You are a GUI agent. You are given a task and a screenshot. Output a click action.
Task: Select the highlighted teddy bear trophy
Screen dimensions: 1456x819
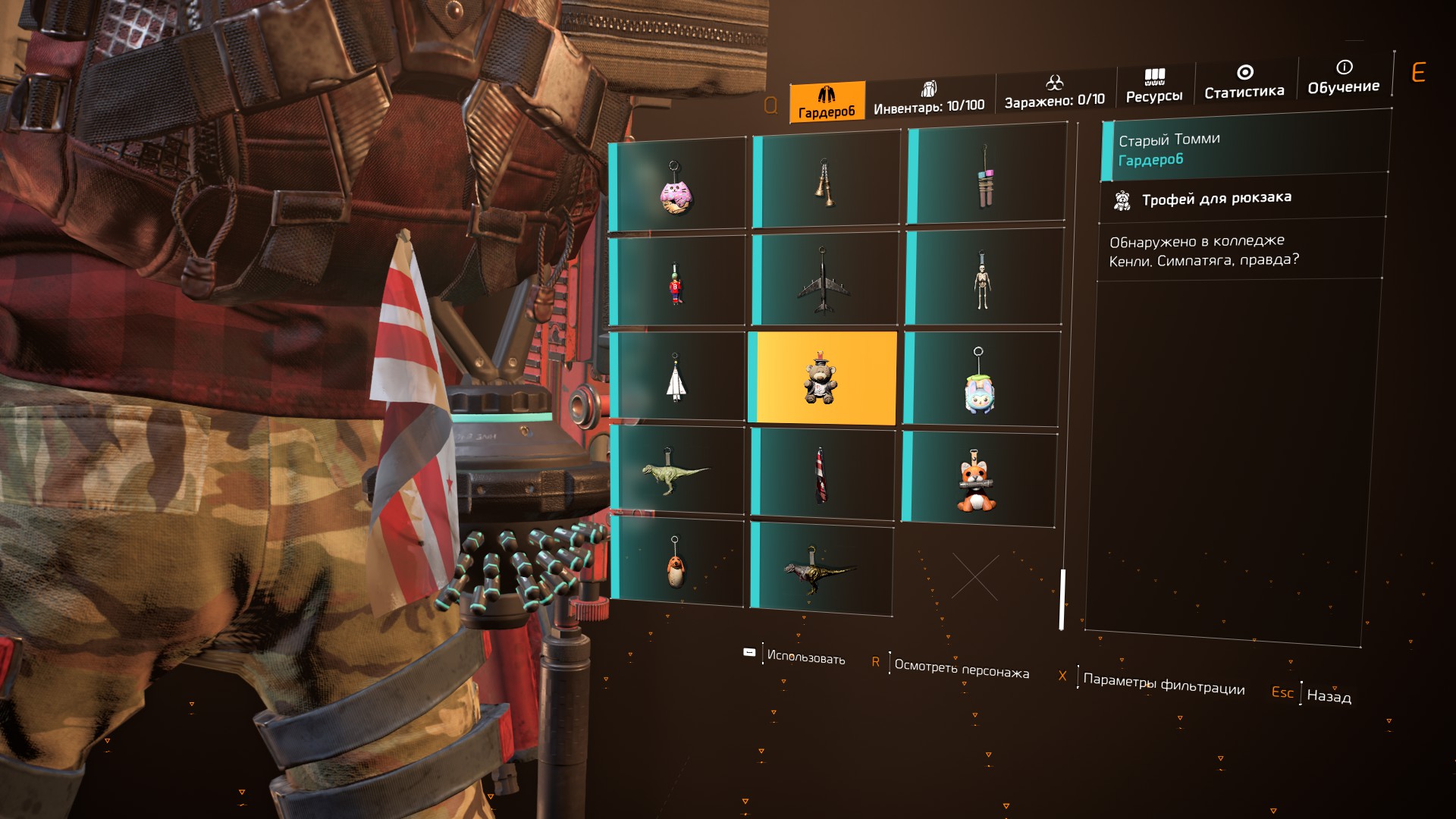click(822, 378)
